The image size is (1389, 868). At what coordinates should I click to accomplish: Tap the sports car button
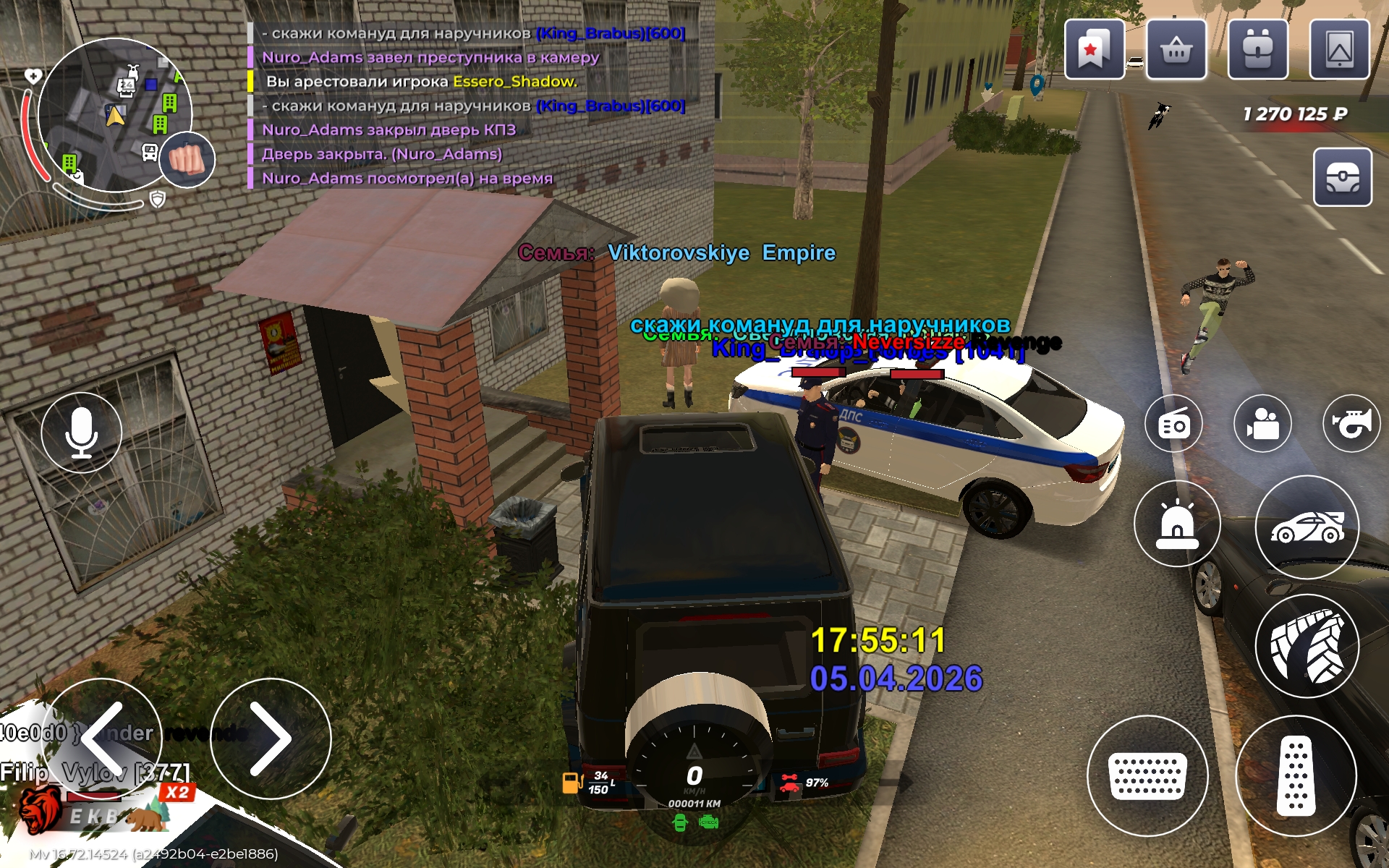pos(1307,527)
